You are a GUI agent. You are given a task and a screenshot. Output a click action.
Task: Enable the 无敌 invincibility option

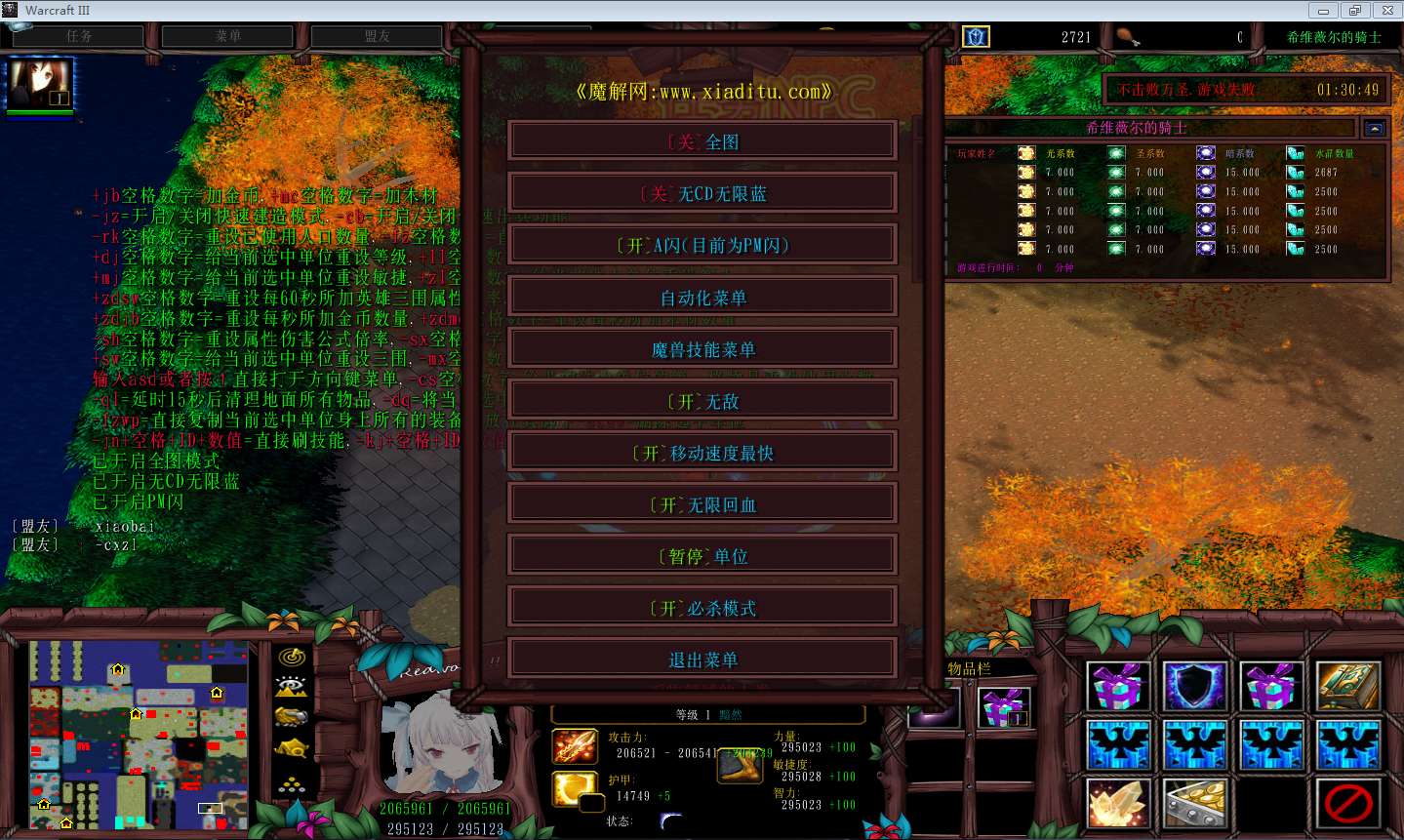pos(702,401)
